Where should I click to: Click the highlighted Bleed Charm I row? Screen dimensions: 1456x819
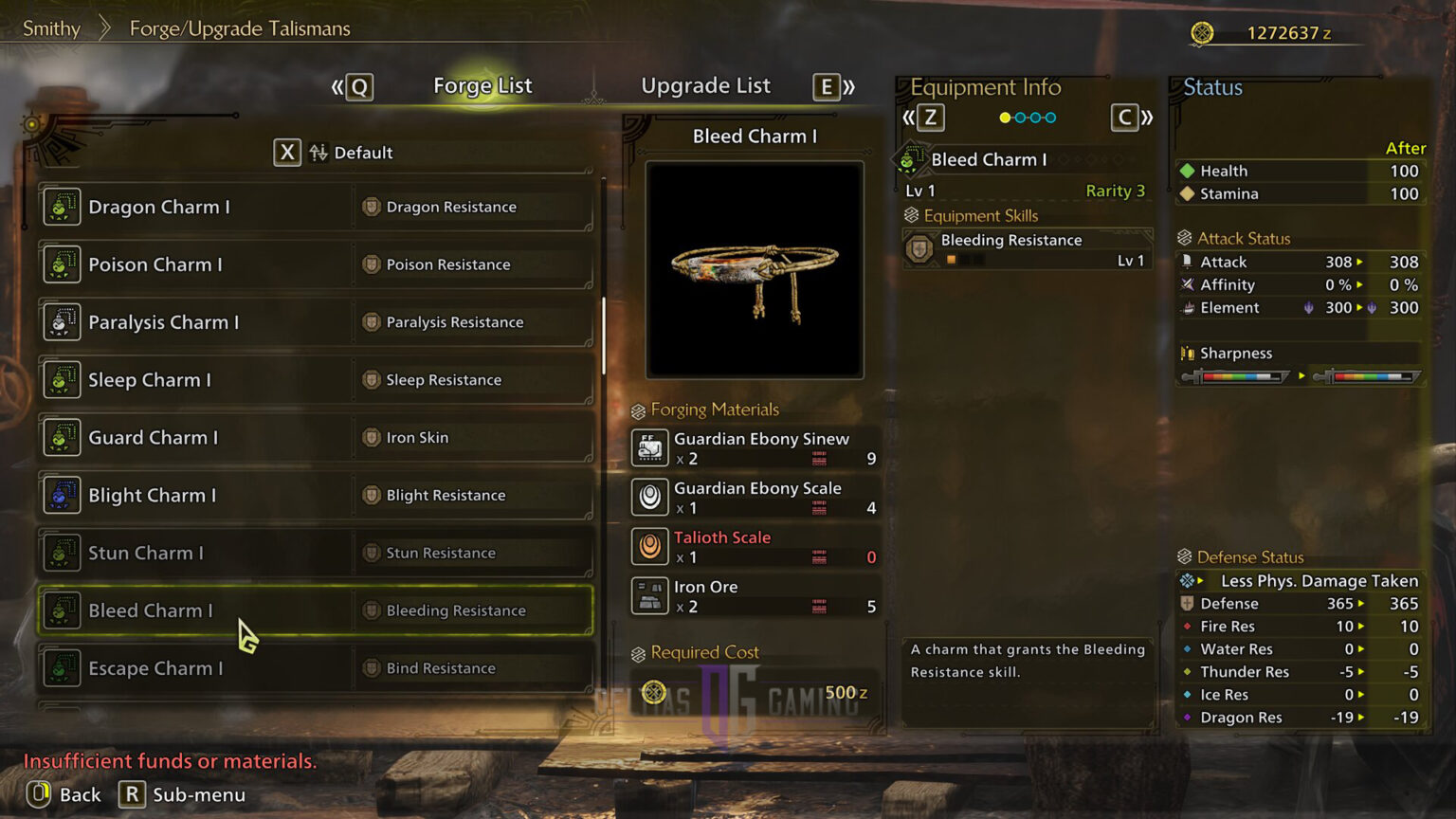pos(316,610)
